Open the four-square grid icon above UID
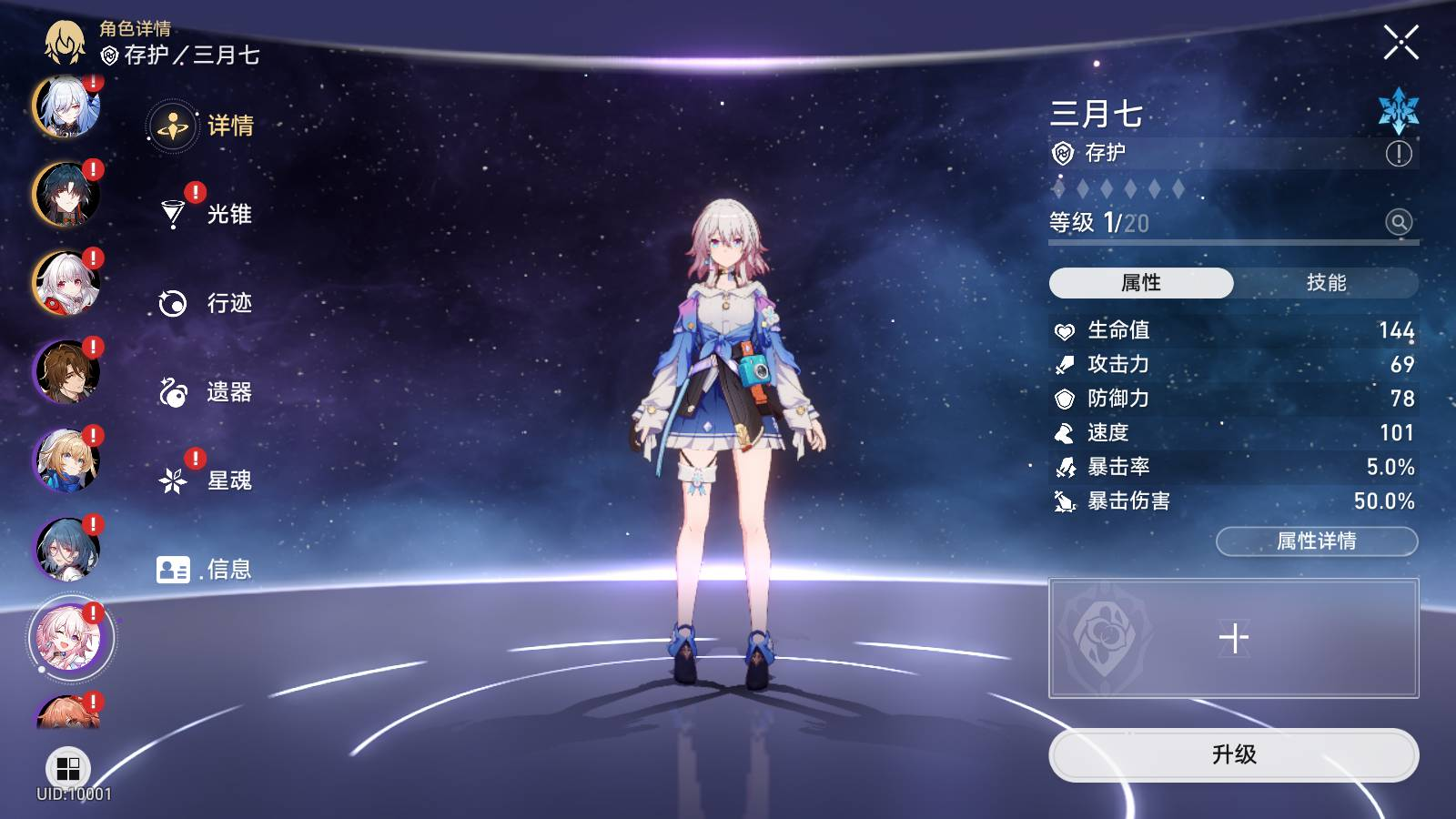 [68, 769]
